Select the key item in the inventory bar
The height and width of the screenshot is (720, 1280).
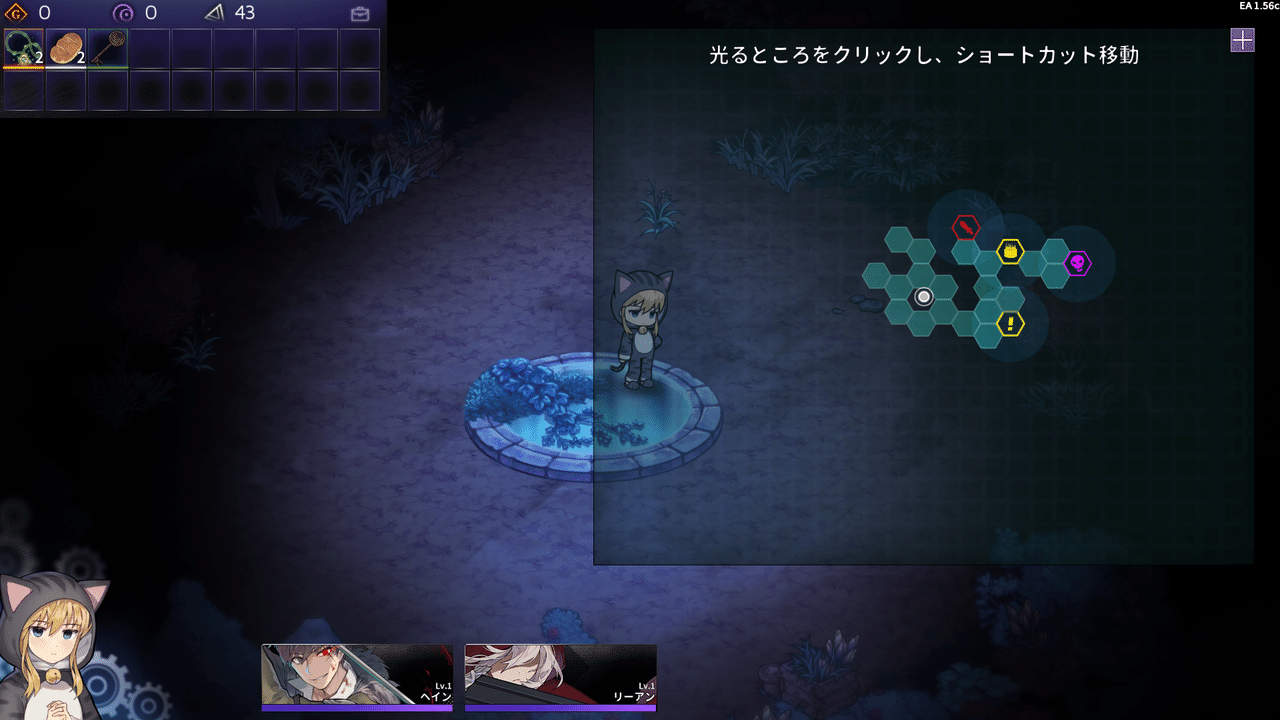click(108, 48)
